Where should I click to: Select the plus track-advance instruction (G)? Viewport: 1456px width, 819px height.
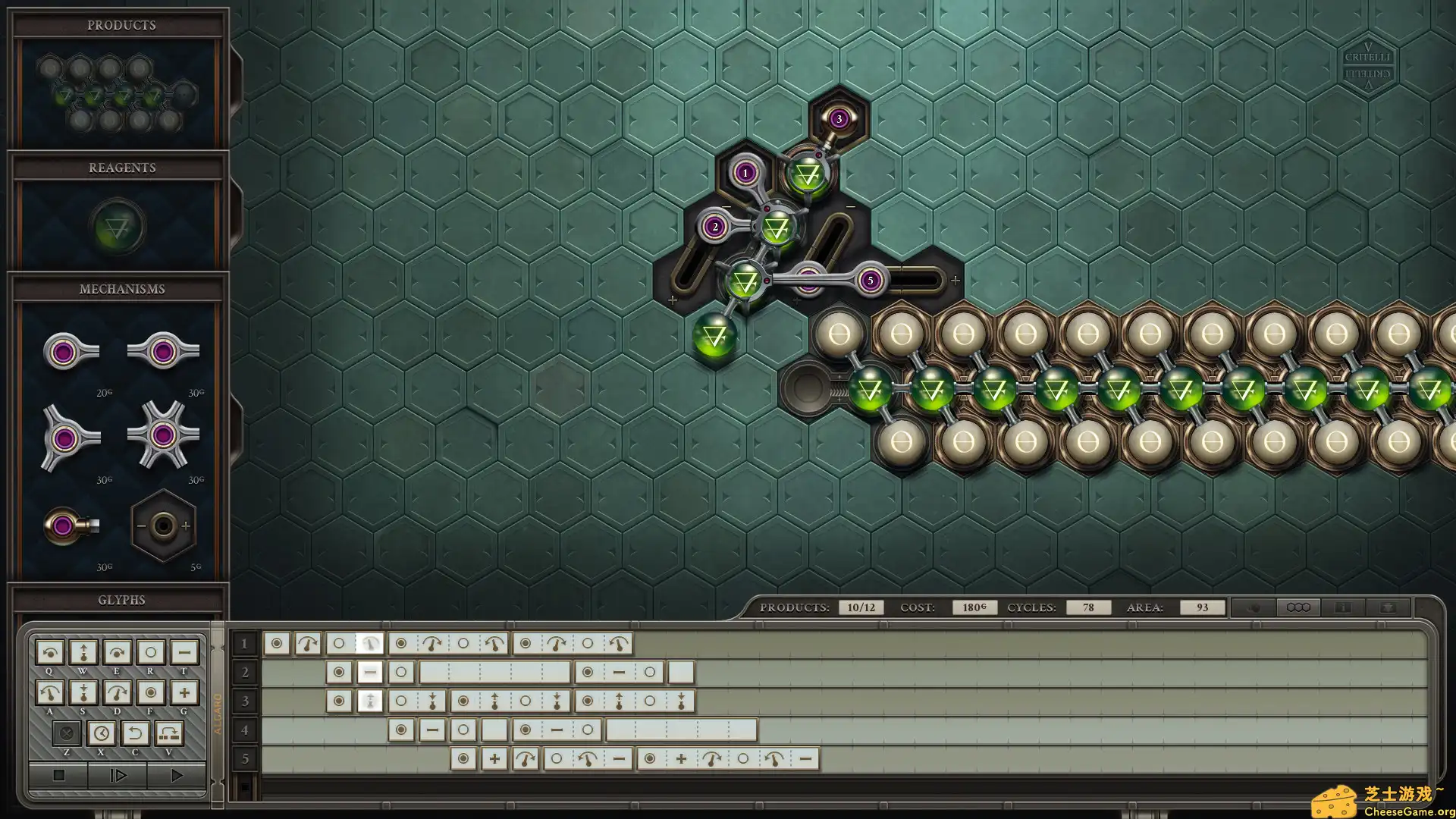click(x=184, y=692)
